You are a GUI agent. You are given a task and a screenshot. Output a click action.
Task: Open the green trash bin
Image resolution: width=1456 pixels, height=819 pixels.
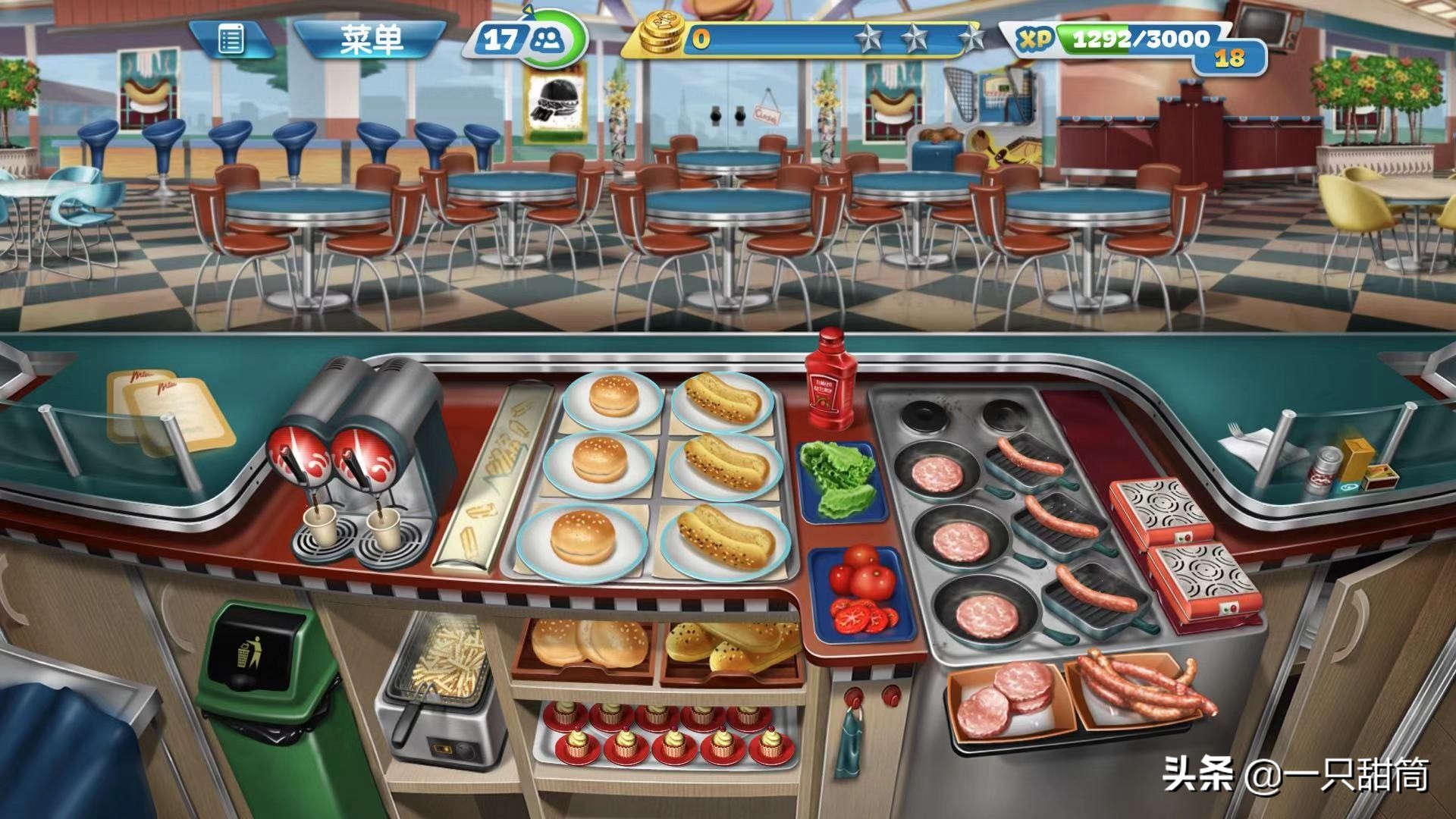(258, 682)
